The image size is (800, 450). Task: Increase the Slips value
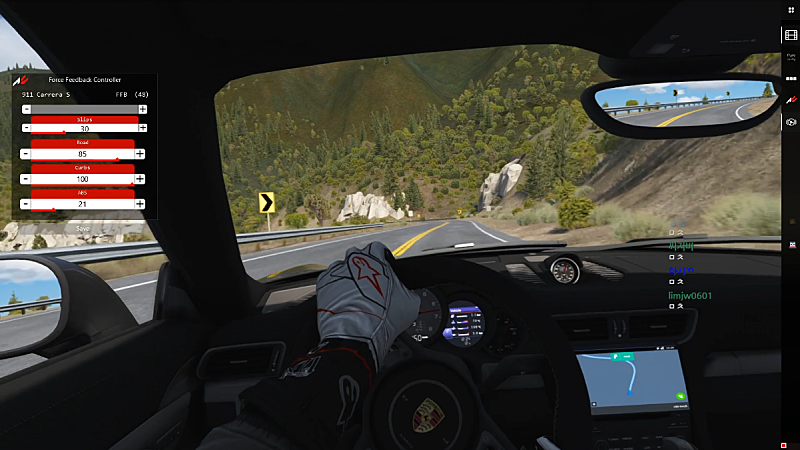[x=142, y=128]
